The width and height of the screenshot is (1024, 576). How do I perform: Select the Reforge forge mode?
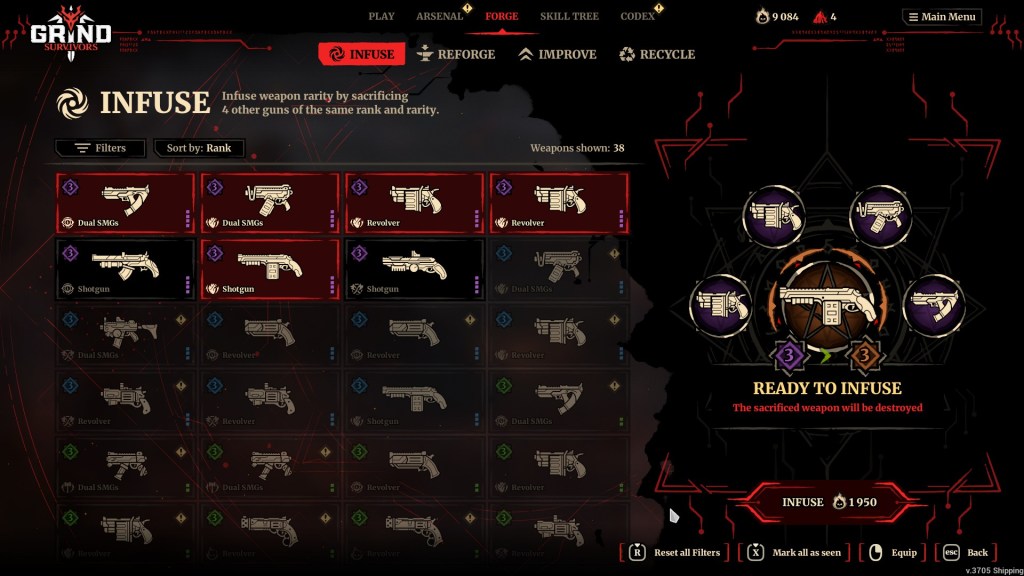[455, 54]
